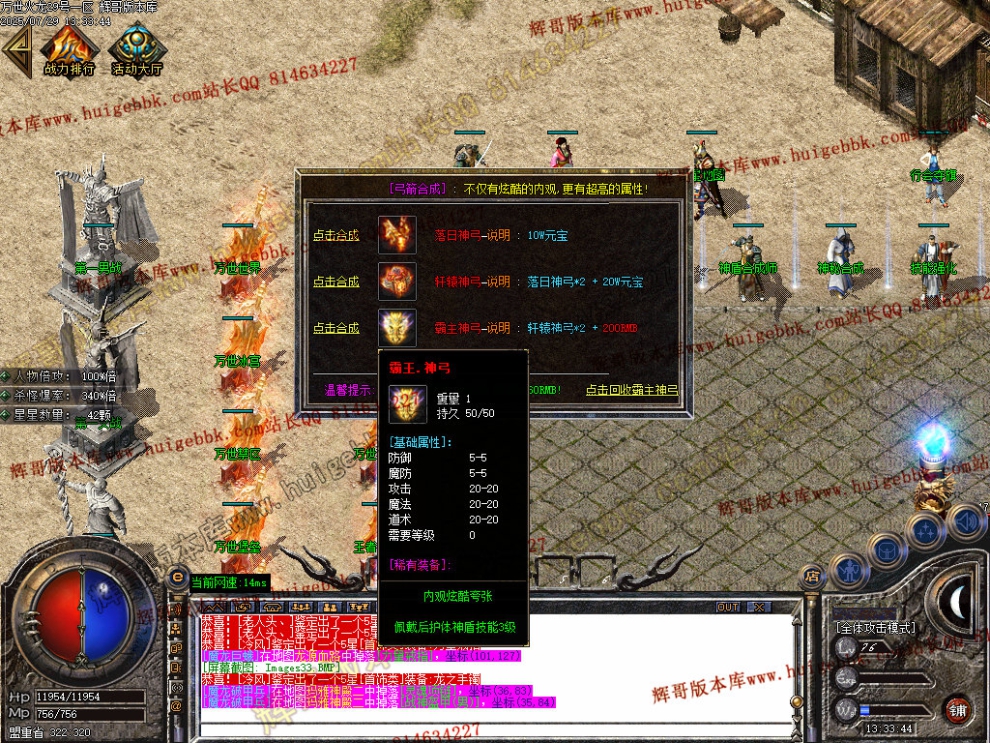Open the red 铺 stall button

[957, 711]
